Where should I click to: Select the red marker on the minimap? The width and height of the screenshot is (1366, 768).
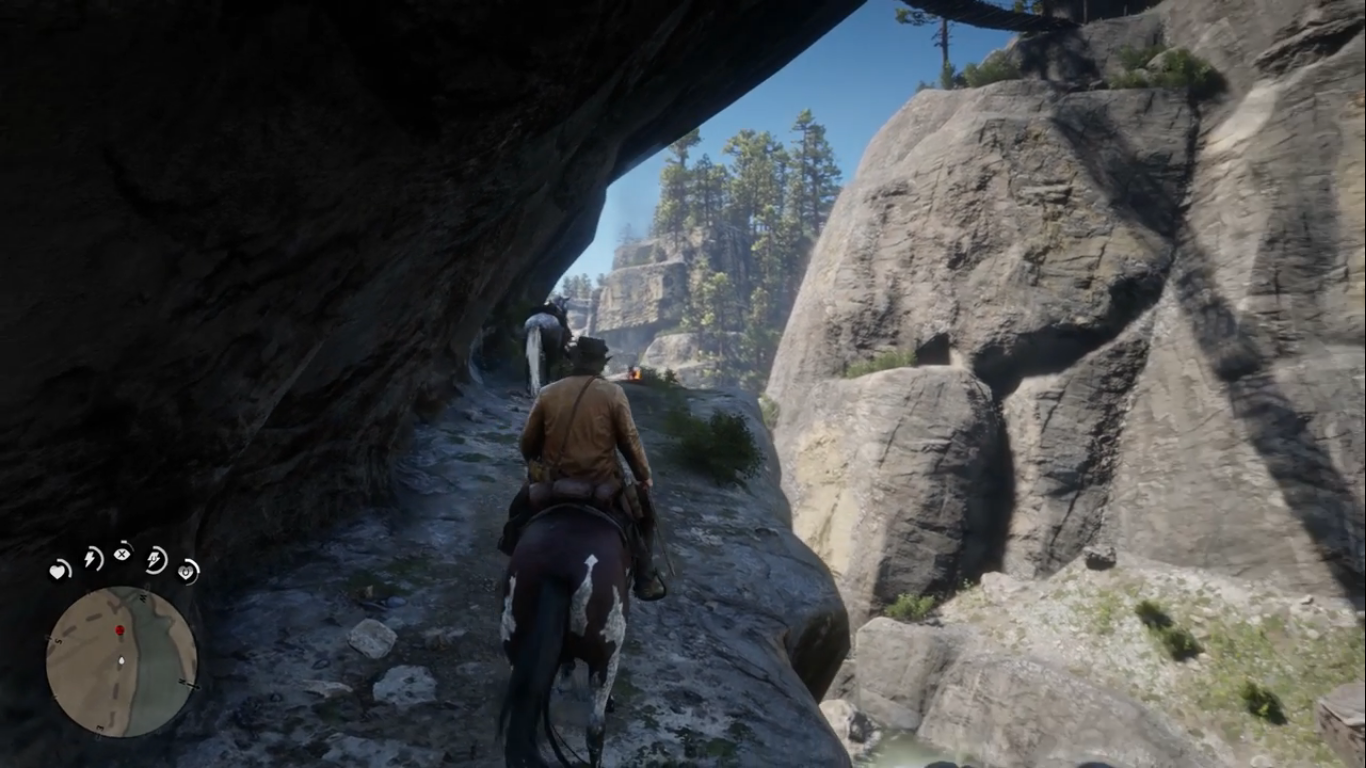point(120,631)
